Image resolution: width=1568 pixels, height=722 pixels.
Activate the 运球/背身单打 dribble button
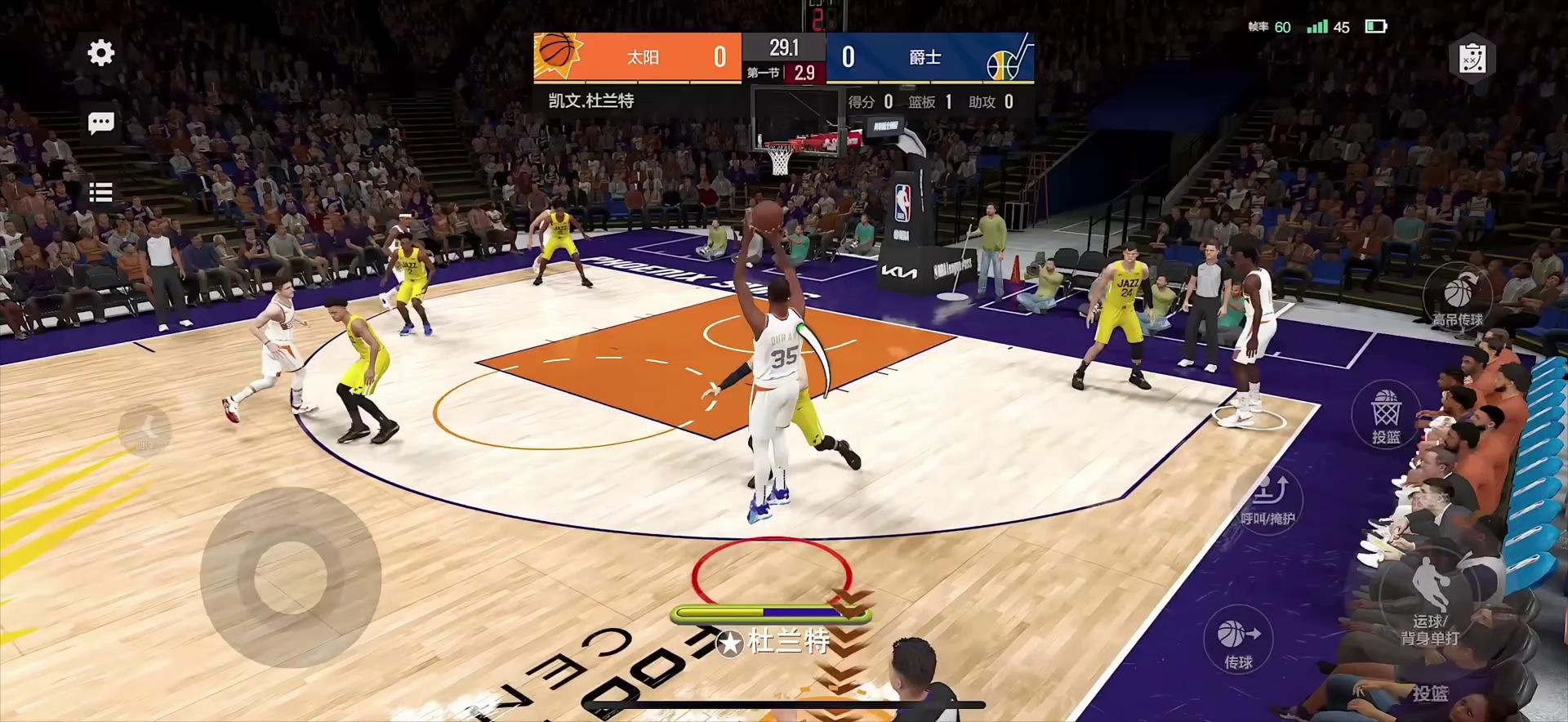pos(1430,600)
